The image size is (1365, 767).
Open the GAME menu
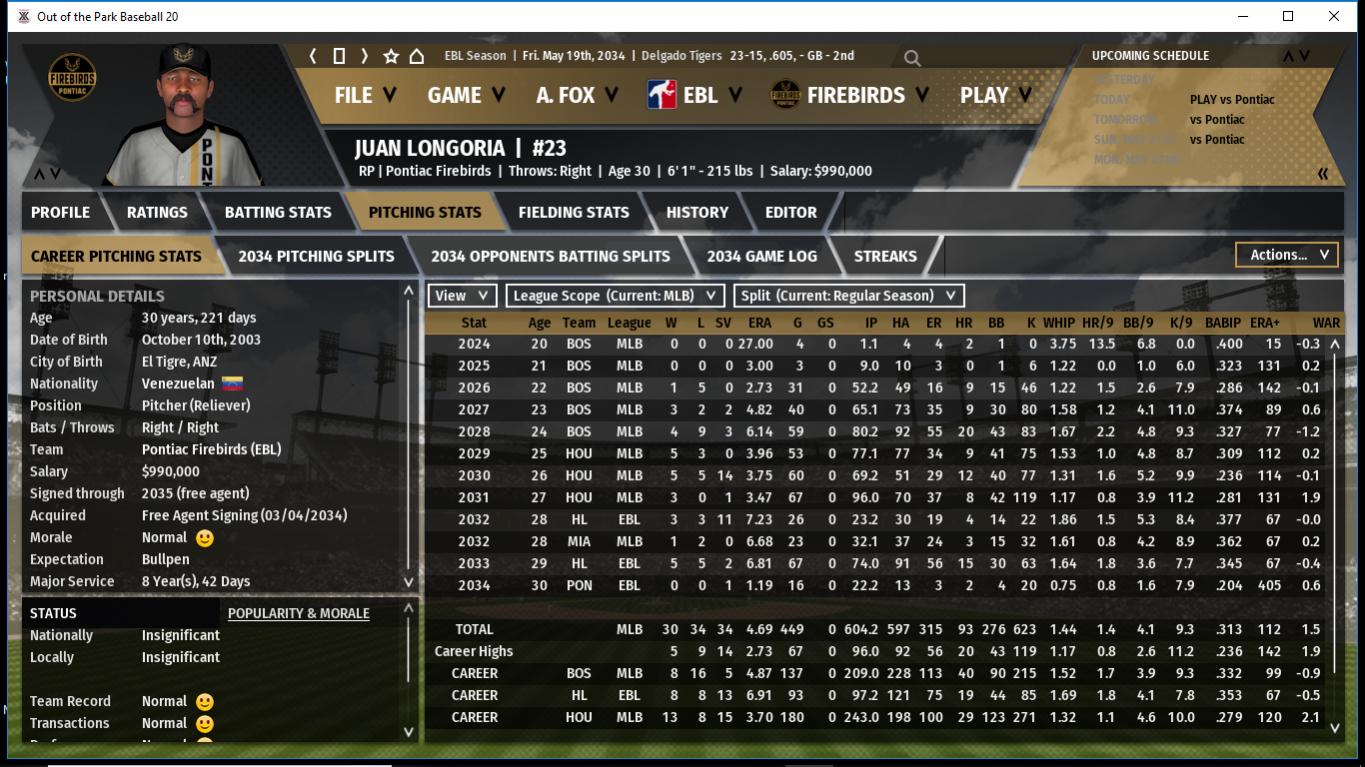click(x=466, y=95)
